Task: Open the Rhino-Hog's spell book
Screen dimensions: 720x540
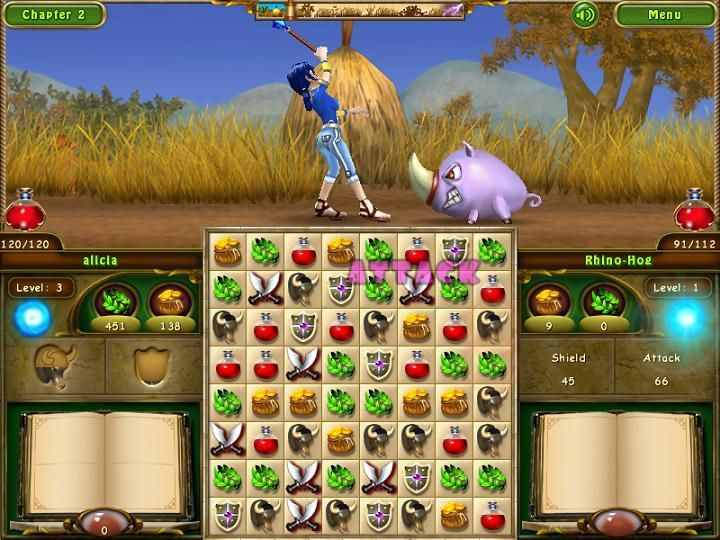Action: 617,462
